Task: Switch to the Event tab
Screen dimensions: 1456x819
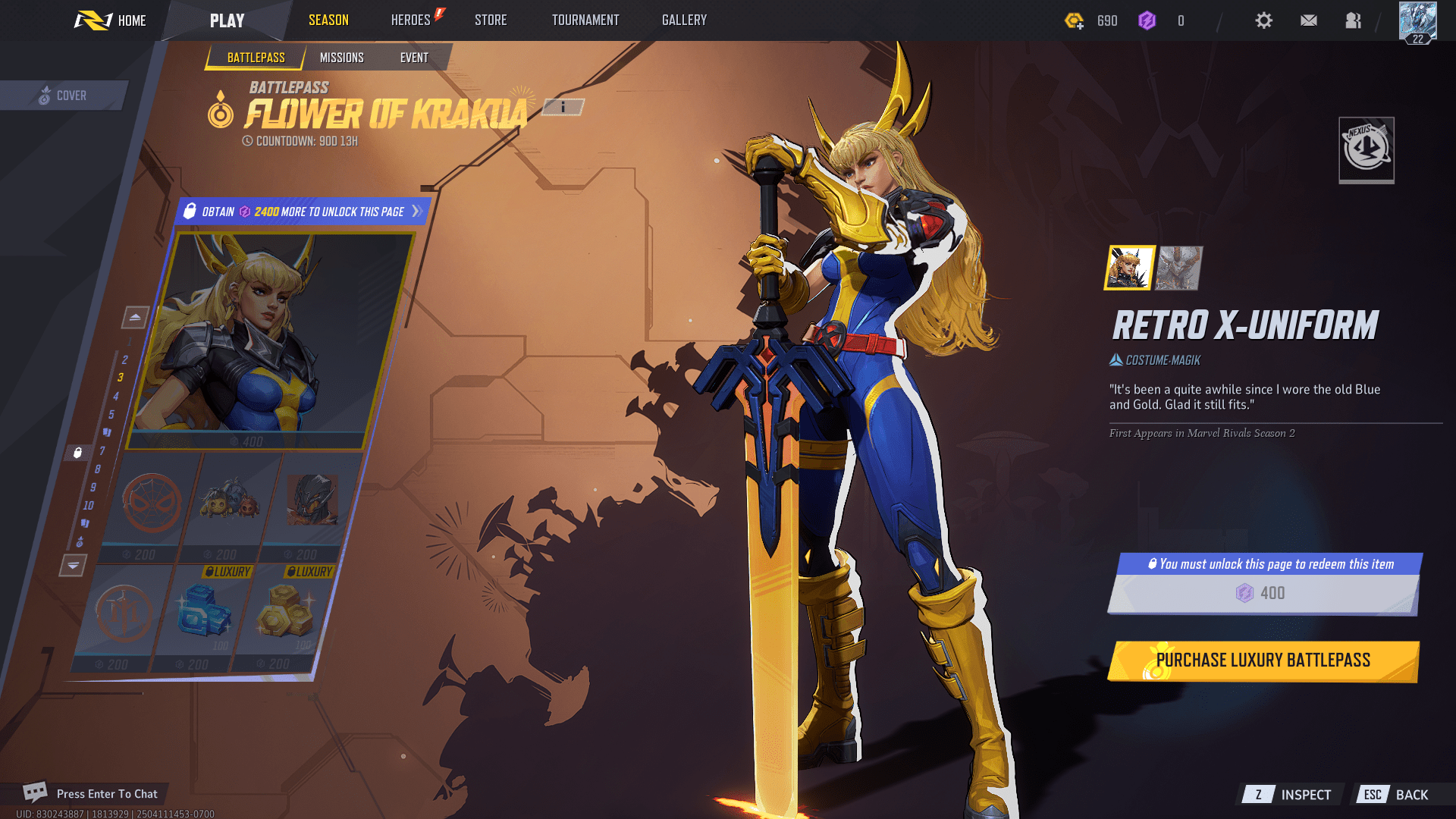Action: click(414, 58)
